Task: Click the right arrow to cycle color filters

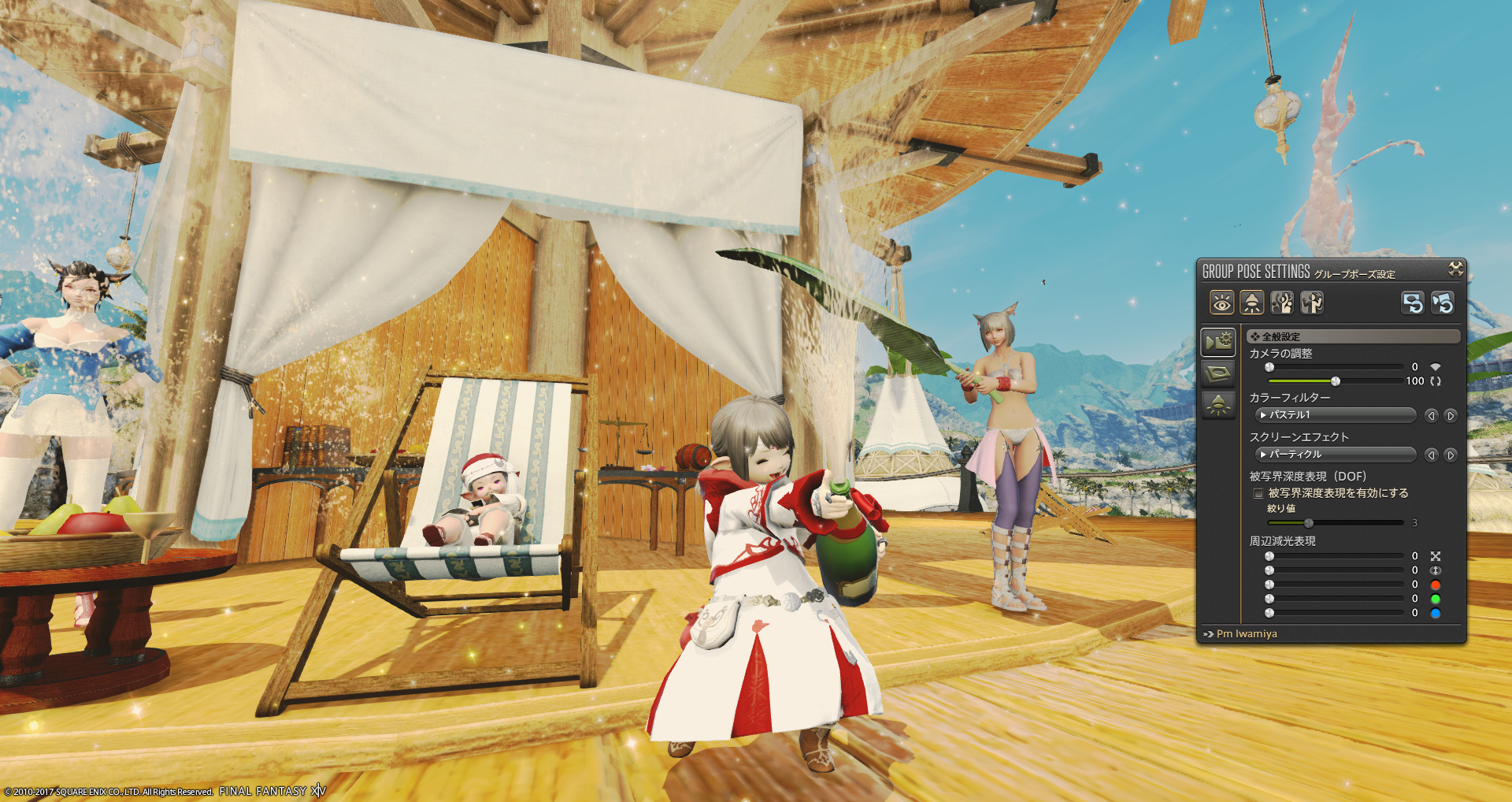Action: pyautogui.click(x=1449, y=415)
